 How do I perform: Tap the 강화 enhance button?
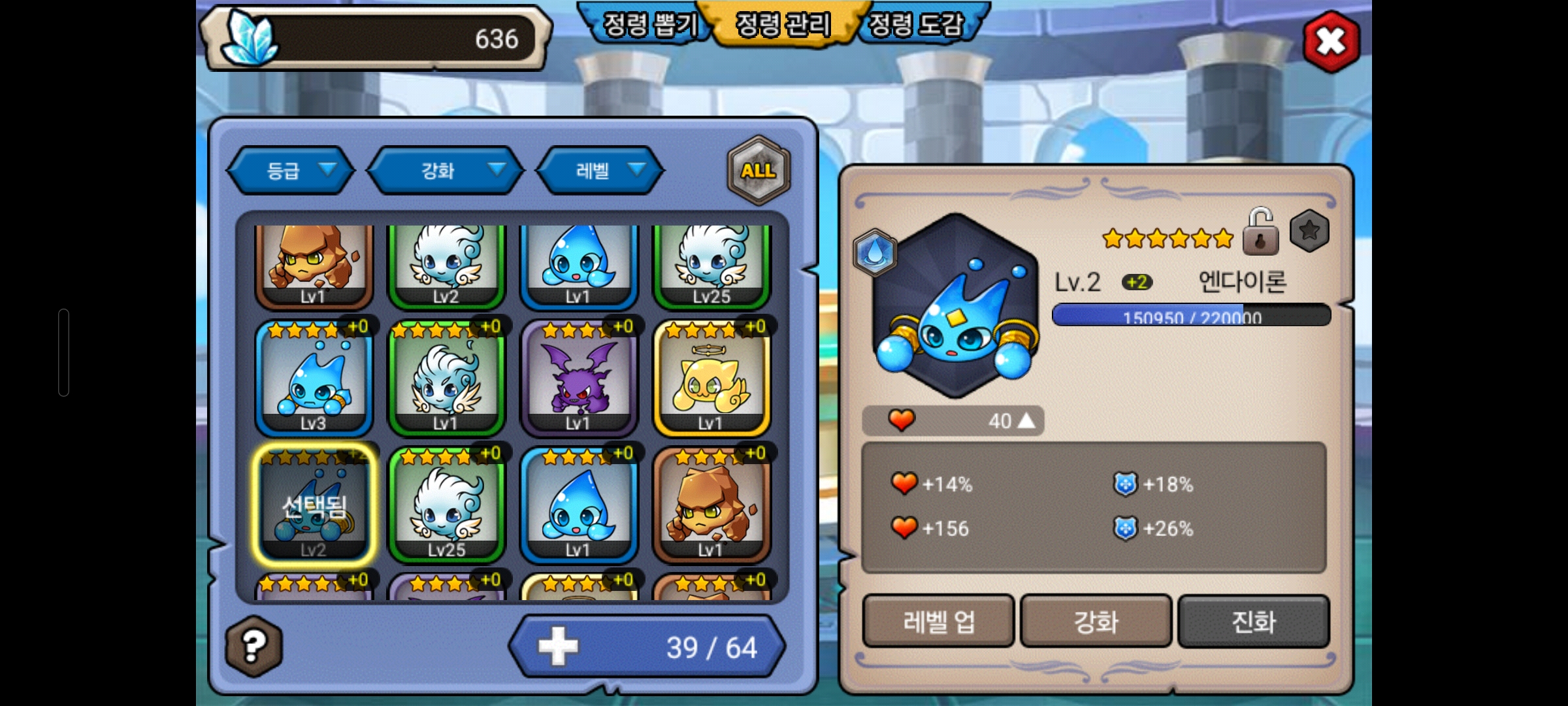point(1096,621)
